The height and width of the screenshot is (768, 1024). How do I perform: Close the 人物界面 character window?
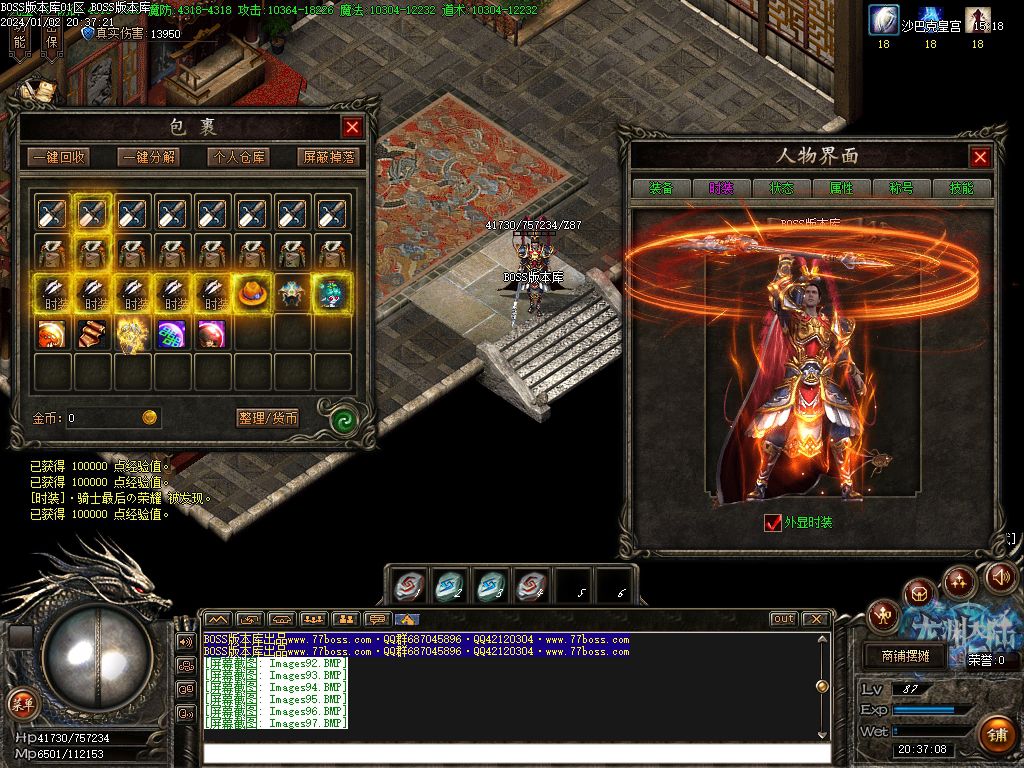[980, 157]
